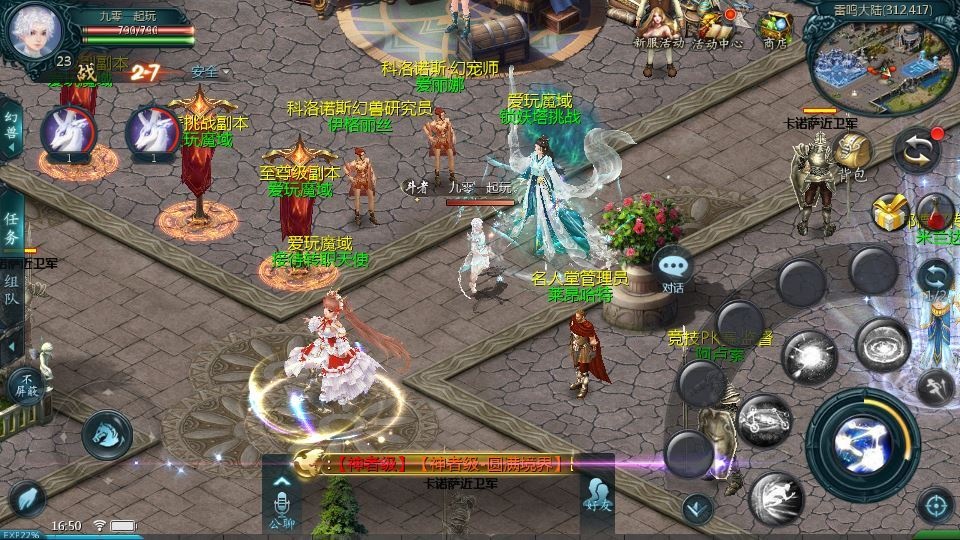Image resolution: width=960 pixels, height=540 pixels.
Task: Toggle the 不屏蔽 player filter button
Action: click(26, 384)
